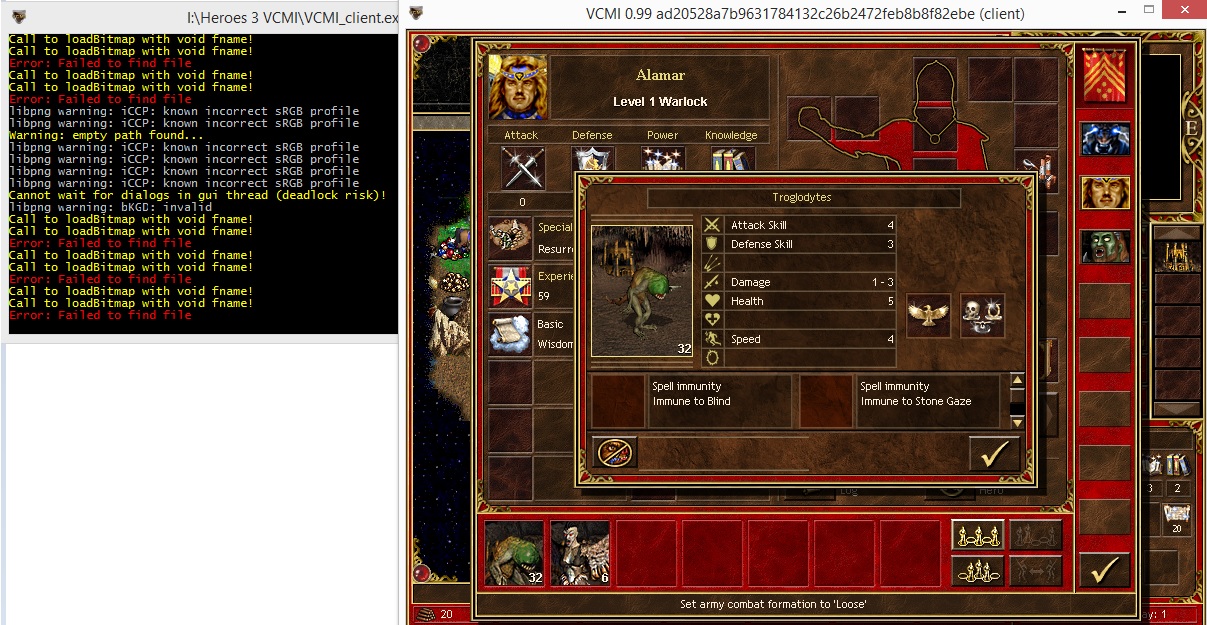The height and width of the screenshot is (625, 1207).
Task: Confirm the Troglodytes info dialog
Action: [x=993, y=454]
